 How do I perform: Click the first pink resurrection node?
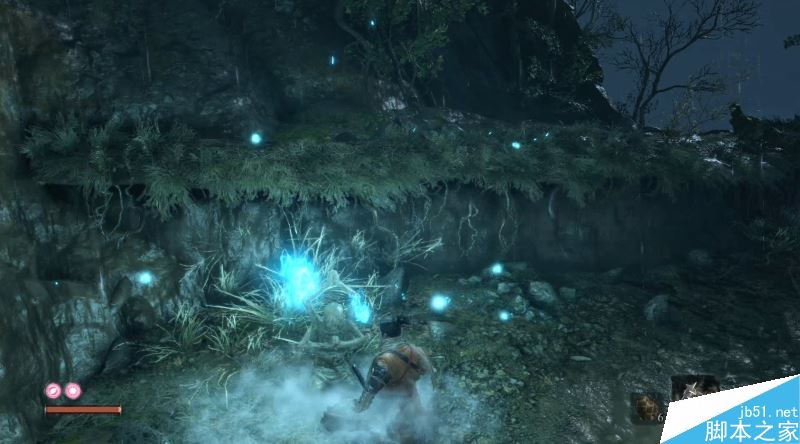(53, 391)
